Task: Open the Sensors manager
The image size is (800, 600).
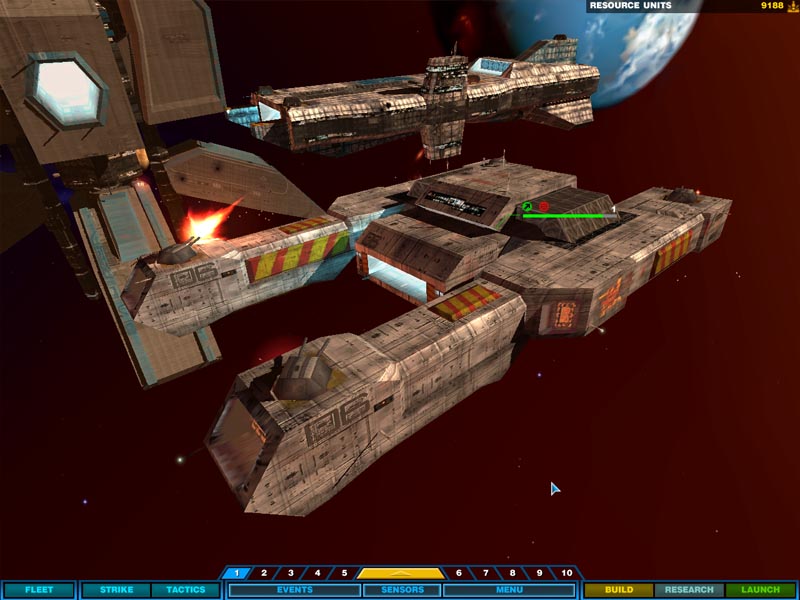Action: pyautogui.click(x=402, y=590)
